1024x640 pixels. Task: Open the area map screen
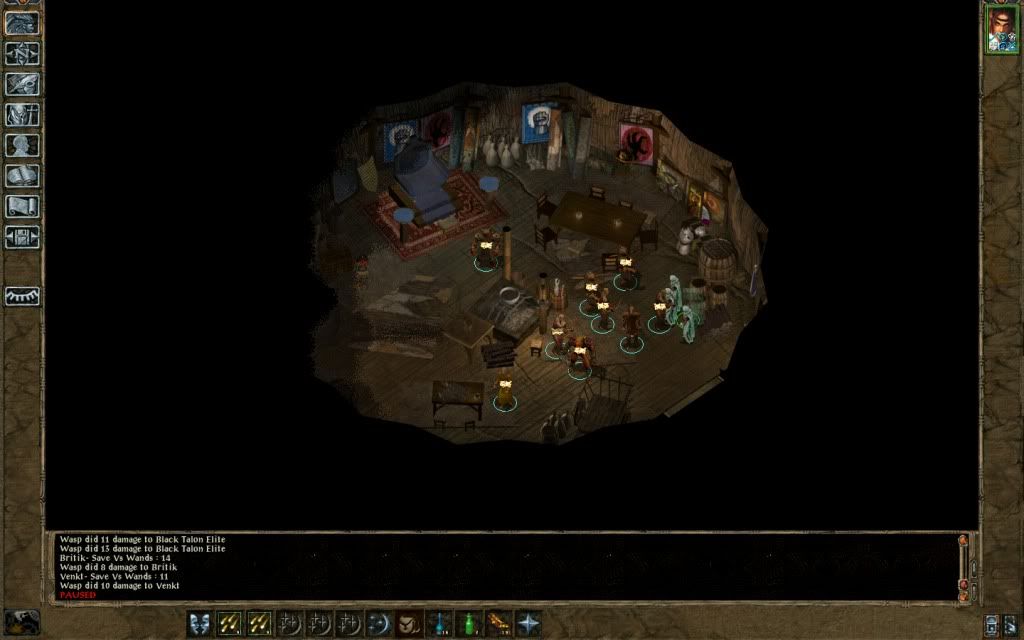[22, 54]
